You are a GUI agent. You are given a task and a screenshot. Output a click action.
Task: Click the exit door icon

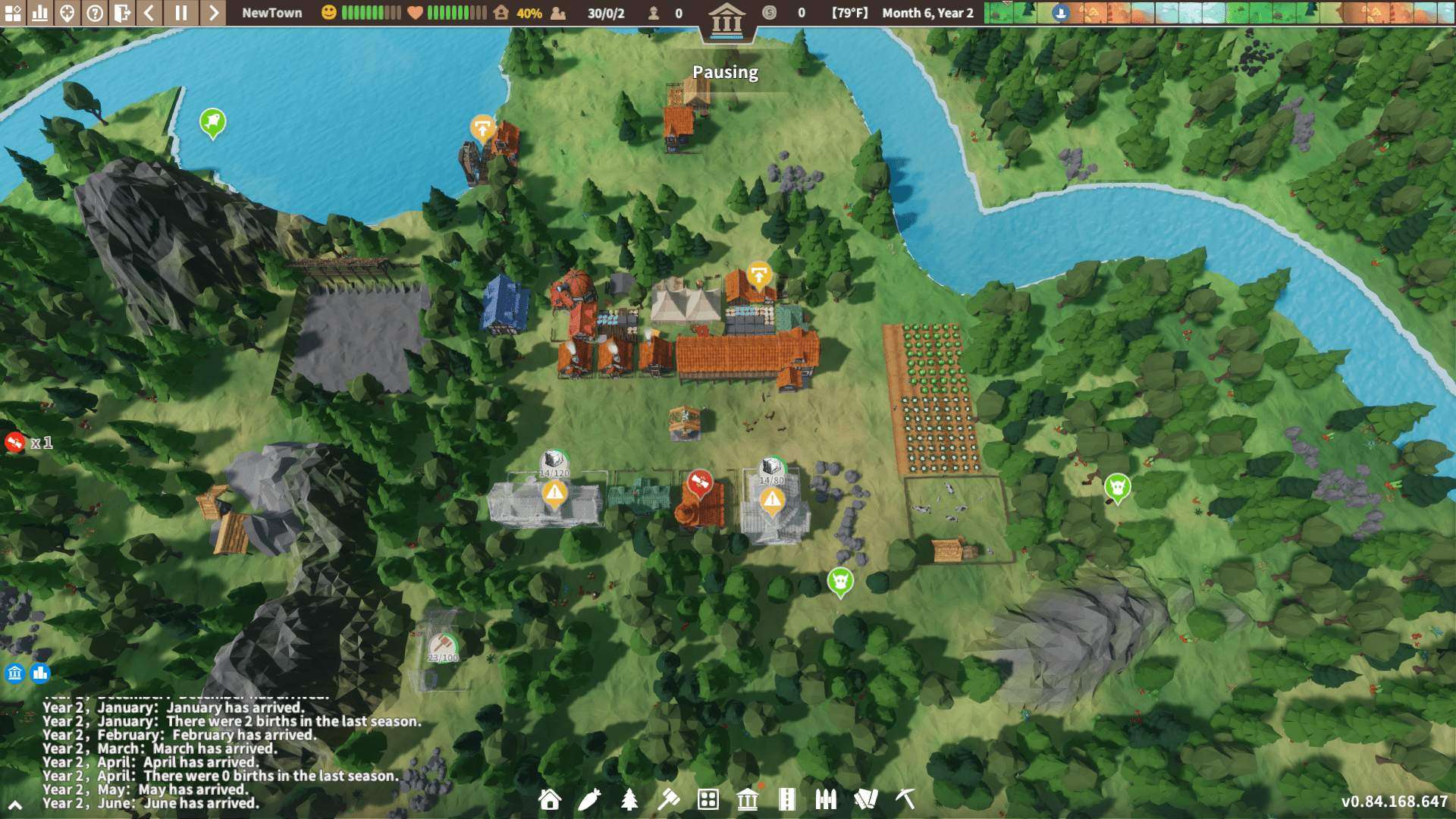point(122,13)
